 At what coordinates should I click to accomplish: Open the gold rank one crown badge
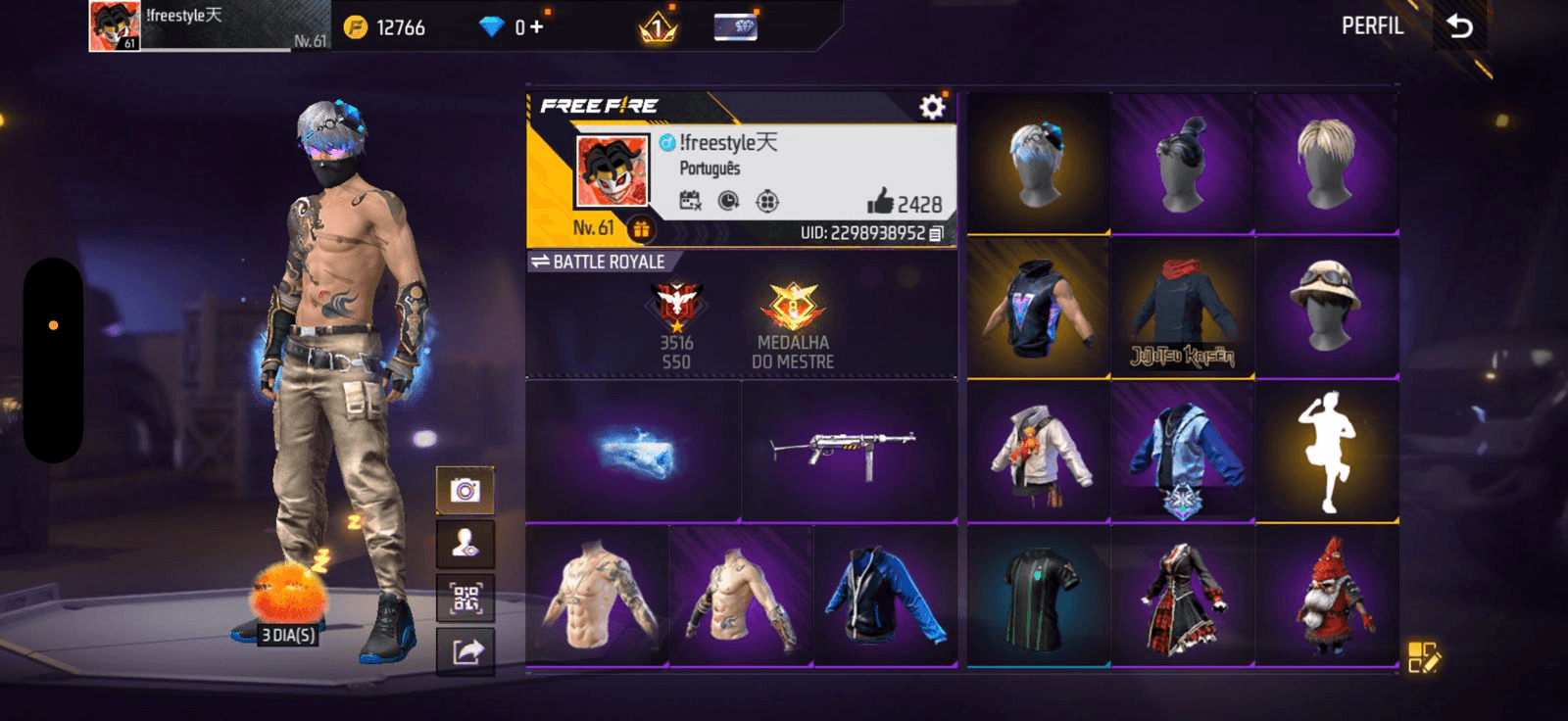pos(658,27)
